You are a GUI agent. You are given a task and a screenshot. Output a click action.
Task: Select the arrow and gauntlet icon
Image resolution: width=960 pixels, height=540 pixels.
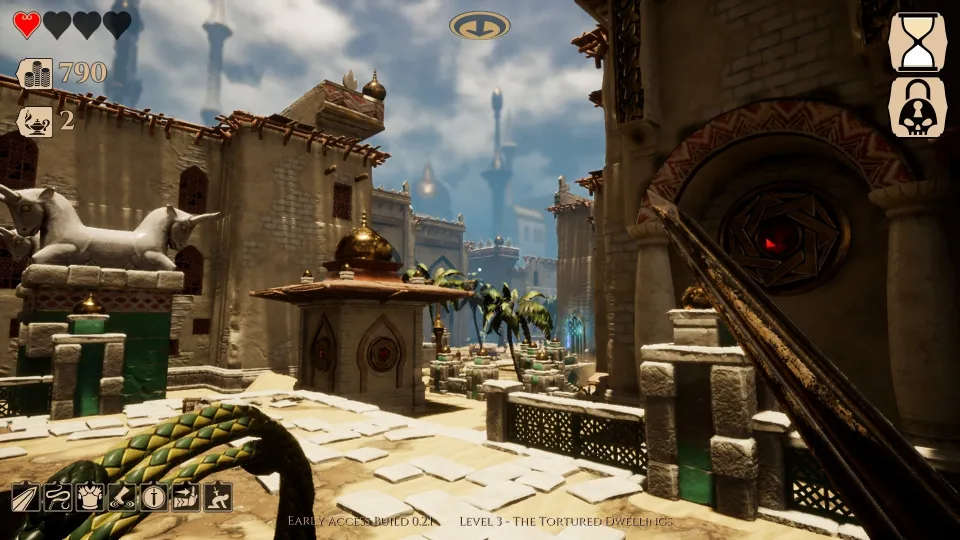pos(186,496)
